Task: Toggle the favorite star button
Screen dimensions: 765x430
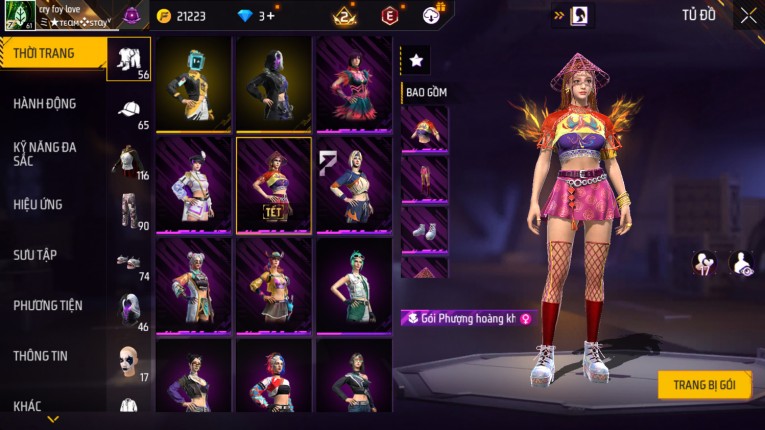Action: pyautogui.click(x=416, y=61)
